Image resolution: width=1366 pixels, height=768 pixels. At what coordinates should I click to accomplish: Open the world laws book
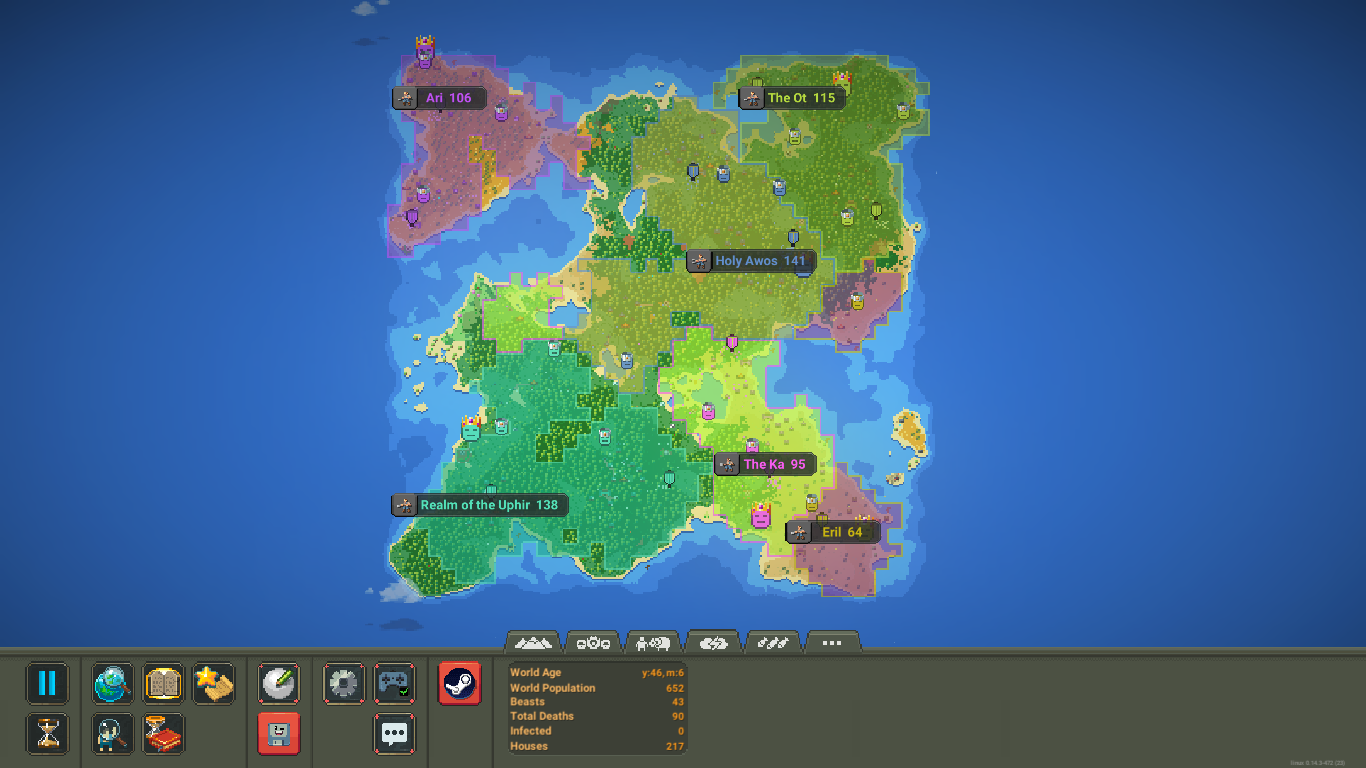click(163, 683)
